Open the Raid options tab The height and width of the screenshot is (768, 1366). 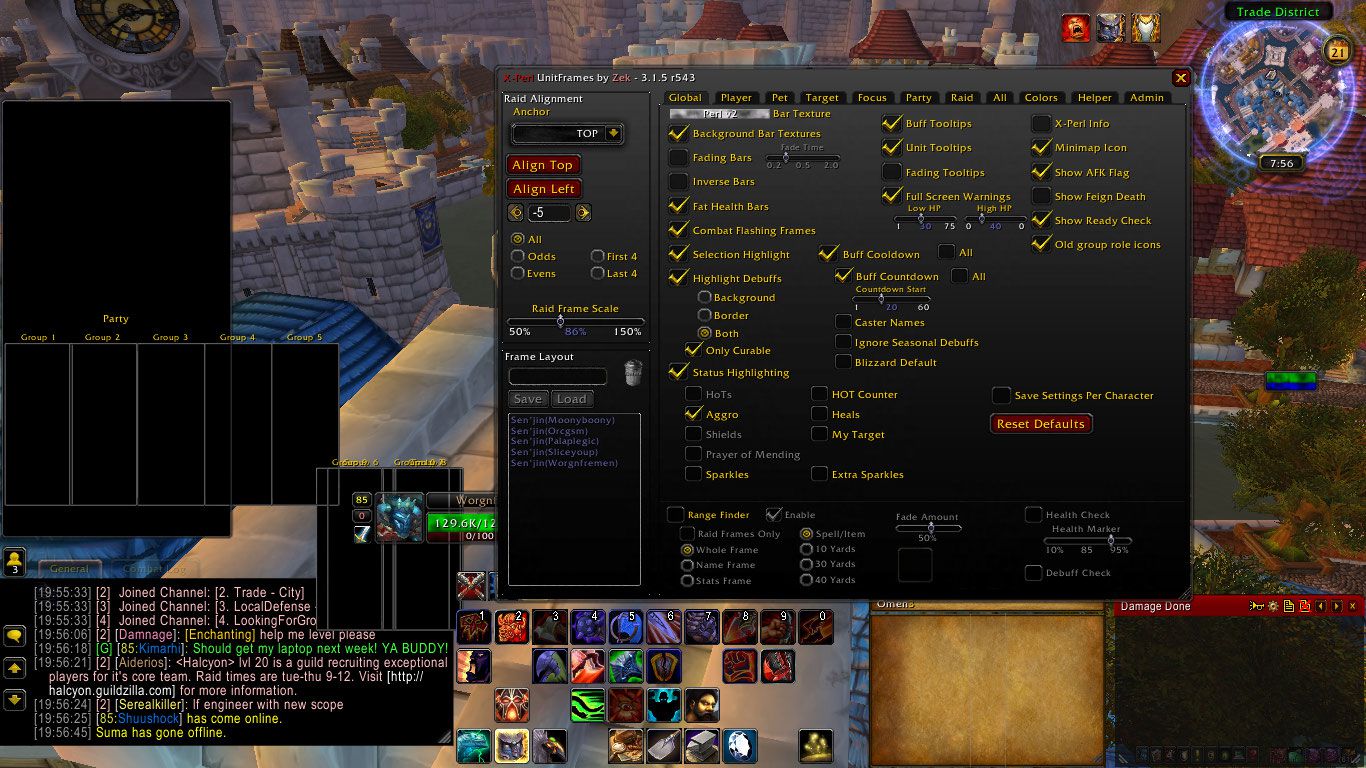962,98
